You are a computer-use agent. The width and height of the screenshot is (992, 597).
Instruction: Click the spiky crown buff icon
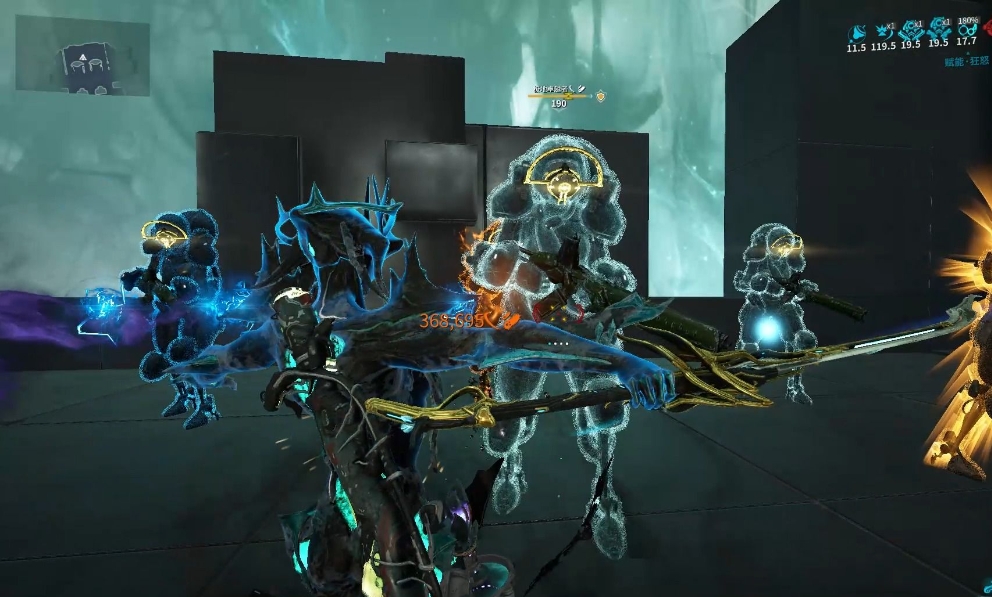tap(883, 31)
